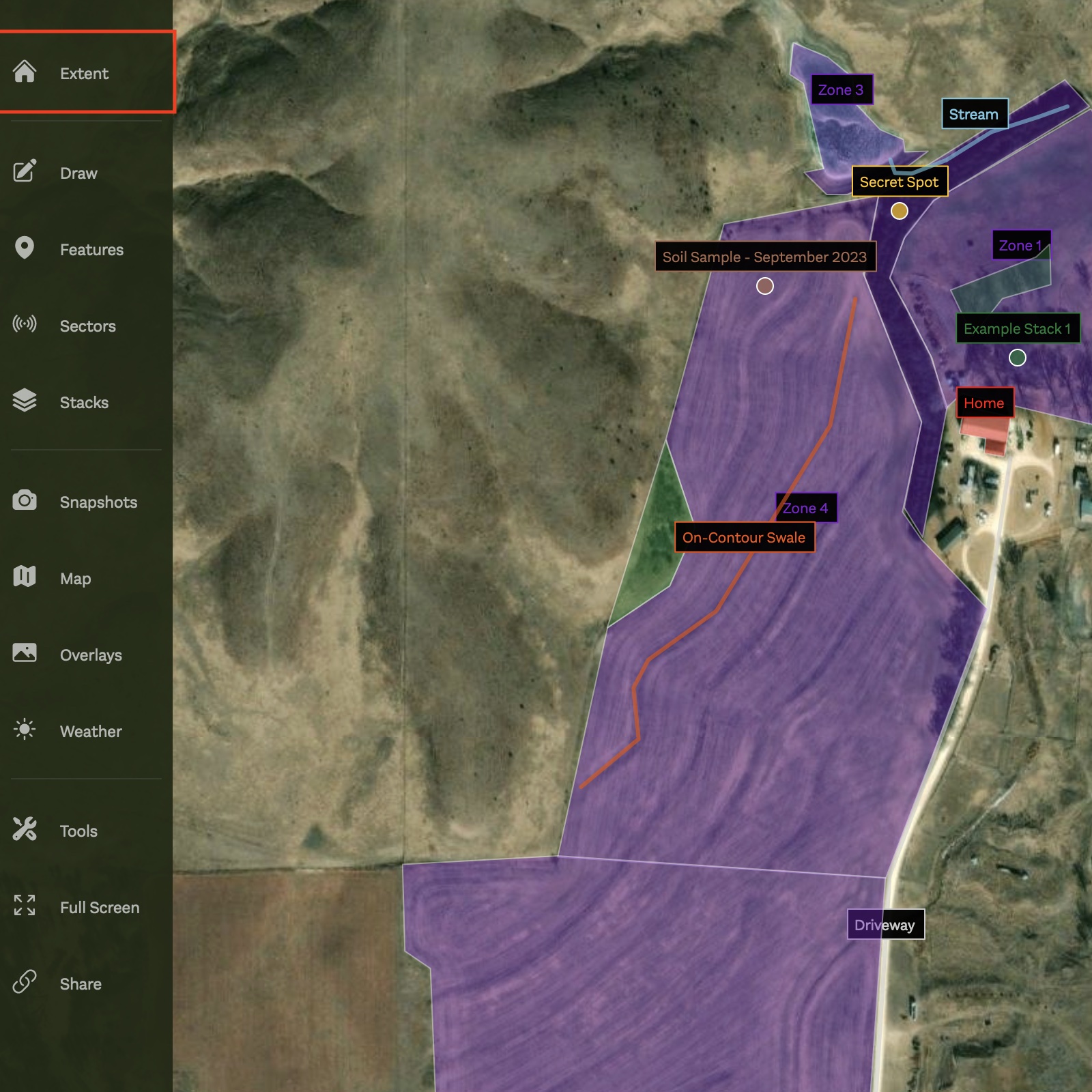Click Share in the sidebar
The image size is (1092, 1092).
tap(80, 984)
